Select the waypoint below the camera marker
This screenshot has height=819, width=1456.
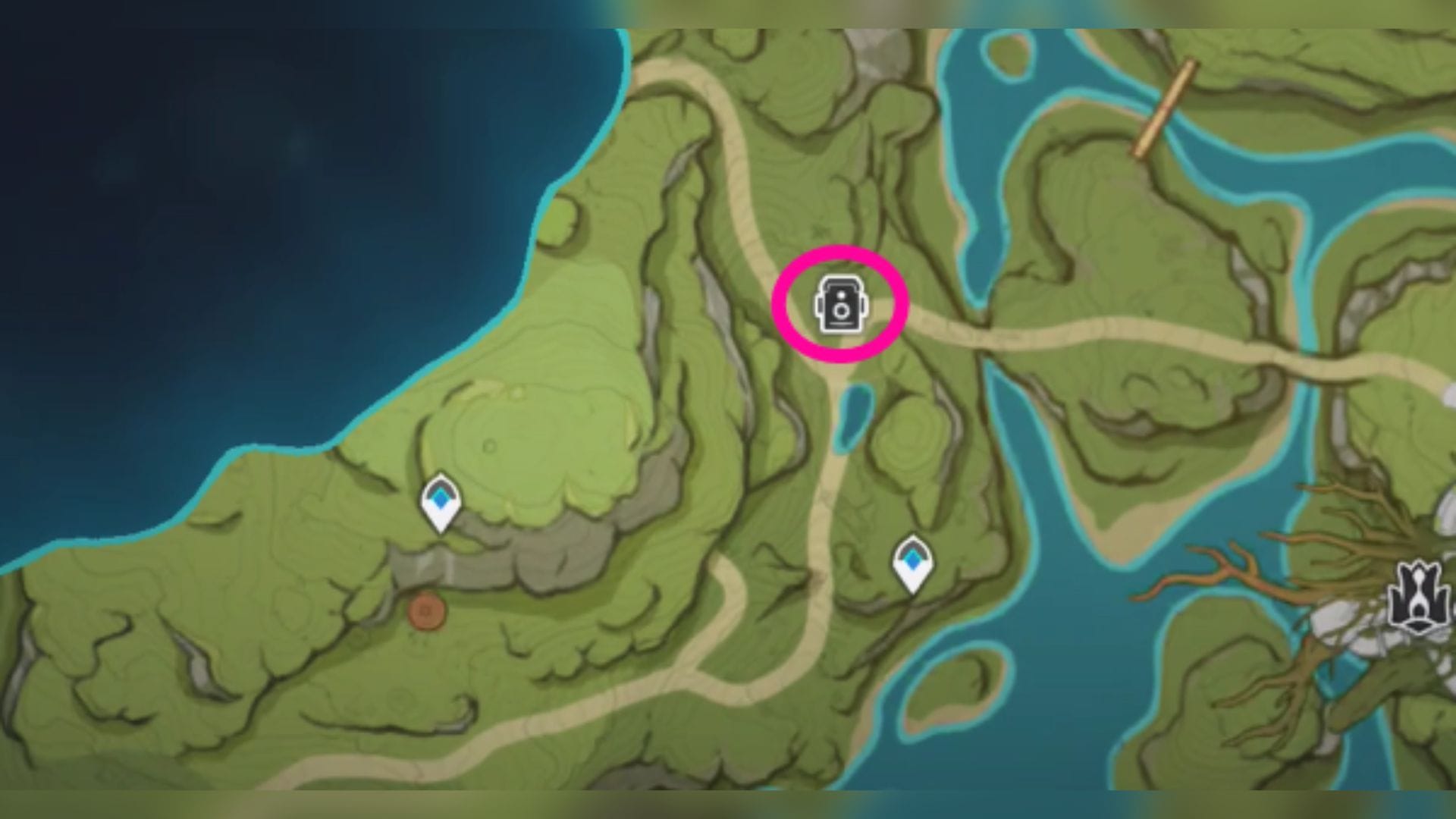pyautogui.click(x=912, y=561)
